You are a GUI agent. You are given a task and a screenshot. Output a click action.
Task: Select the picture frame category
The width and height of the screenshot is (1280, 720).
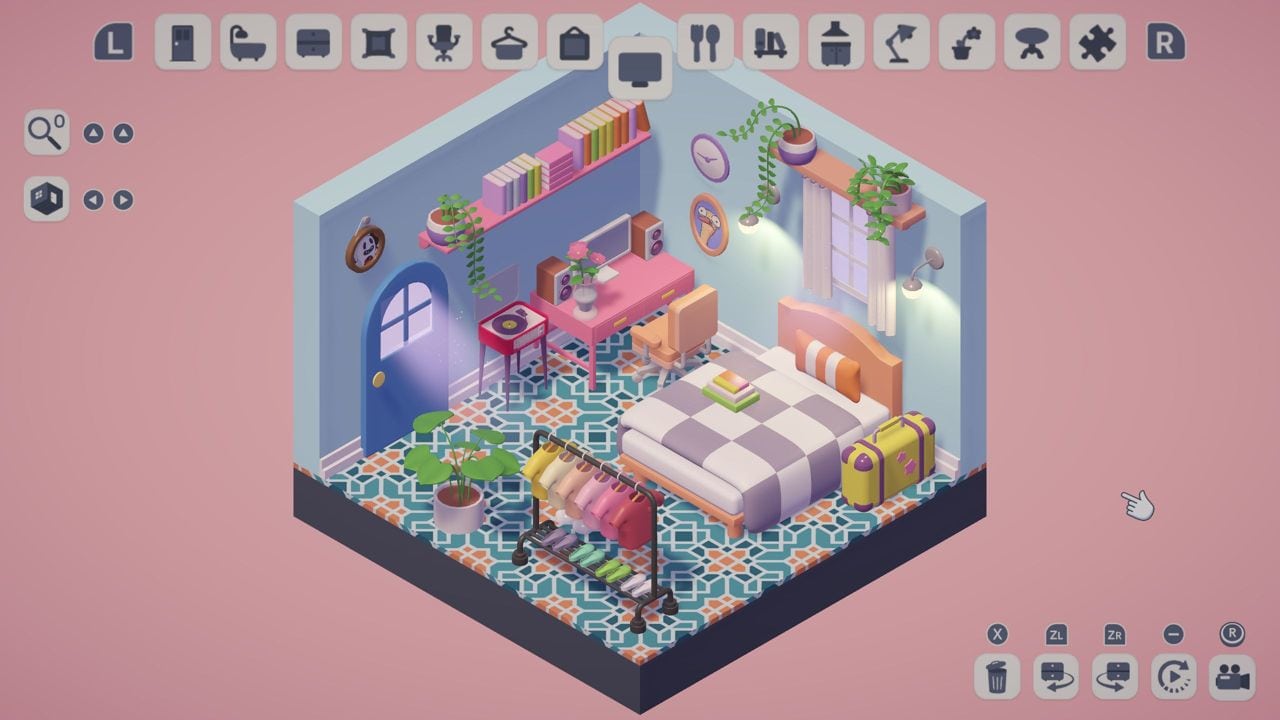572,44
